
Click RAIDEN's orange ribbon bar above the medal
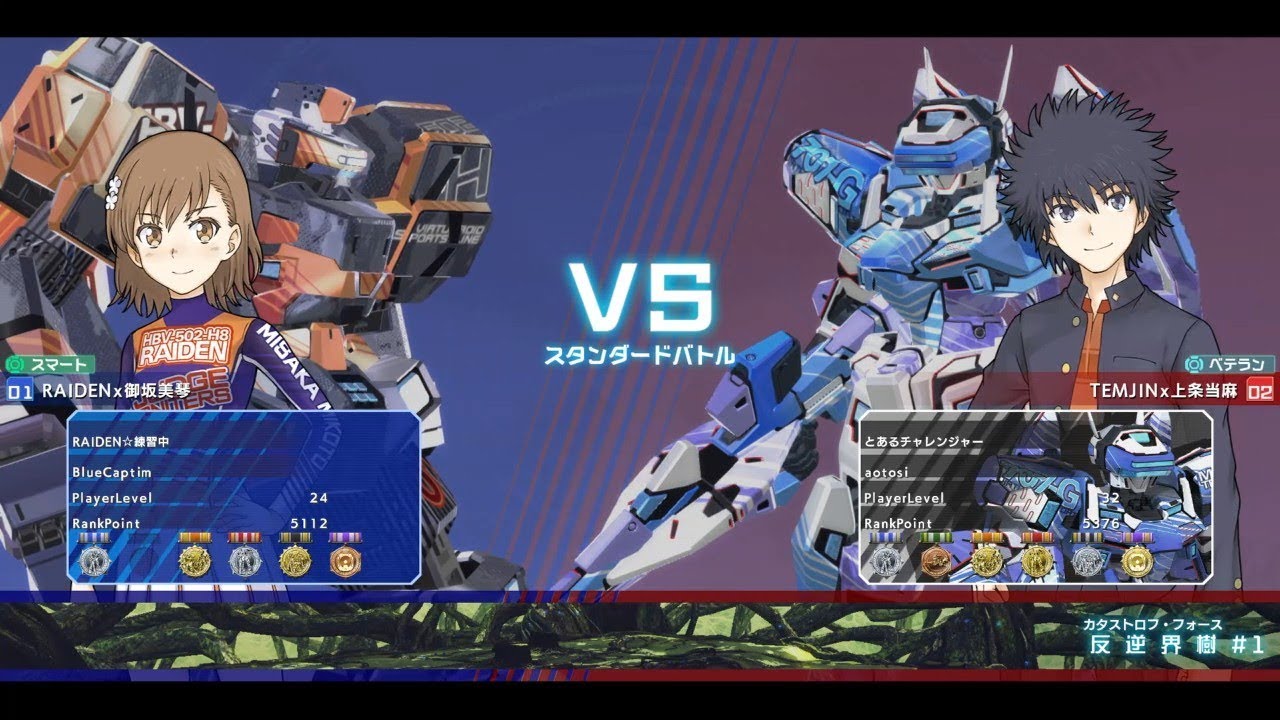tap(195, 537)
